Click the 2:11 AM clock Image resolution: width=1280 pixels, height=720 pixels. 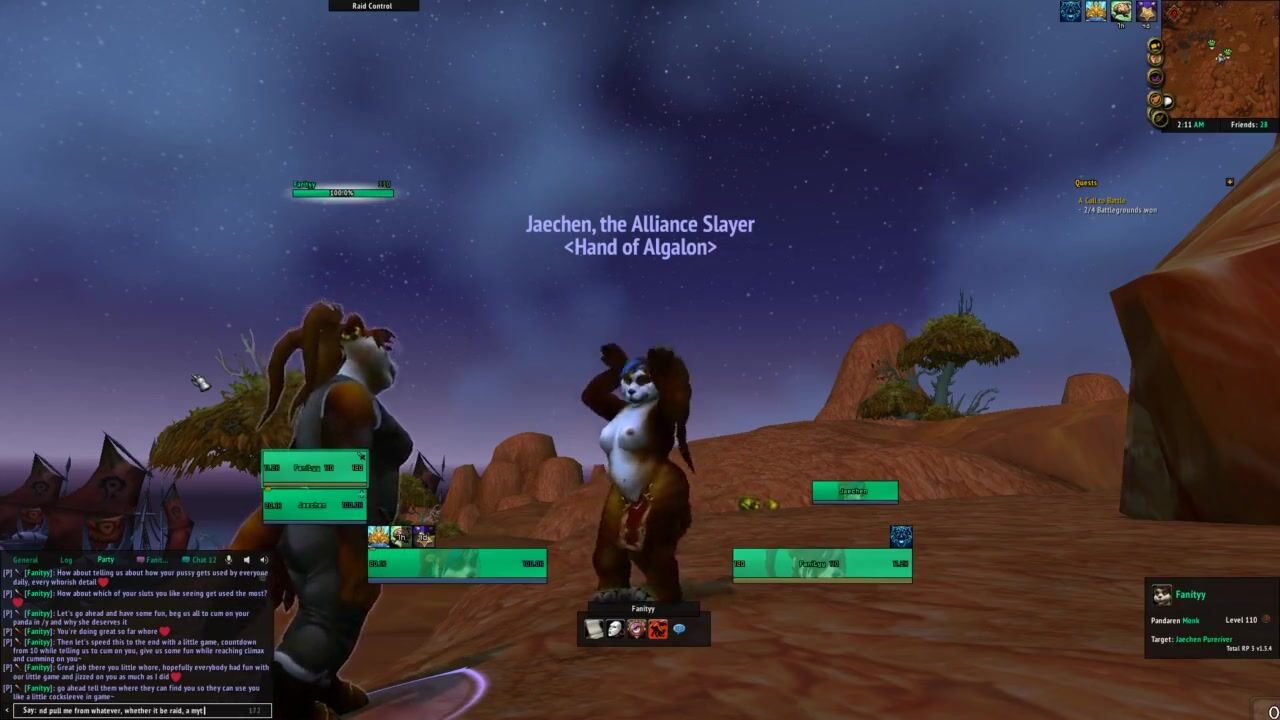pos(1190,125)
